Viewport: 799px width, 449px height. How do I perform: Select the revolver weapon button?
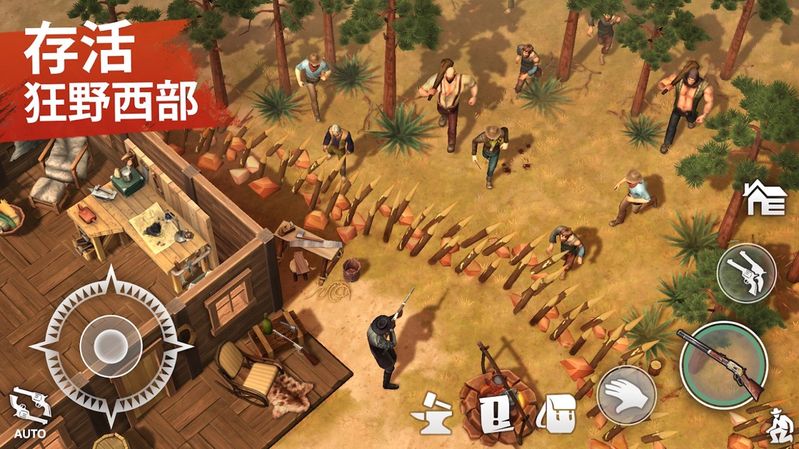746,273
